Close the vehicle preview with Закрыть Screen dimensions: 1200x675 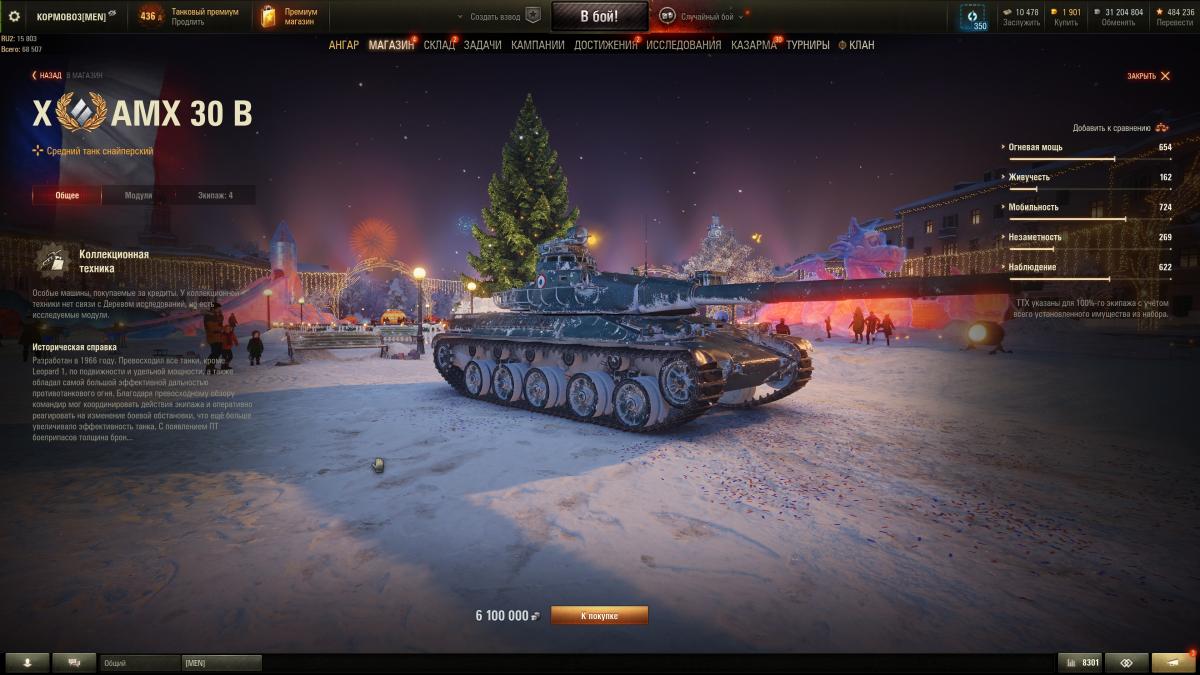pyautogui.click(x=1148, y=76)
